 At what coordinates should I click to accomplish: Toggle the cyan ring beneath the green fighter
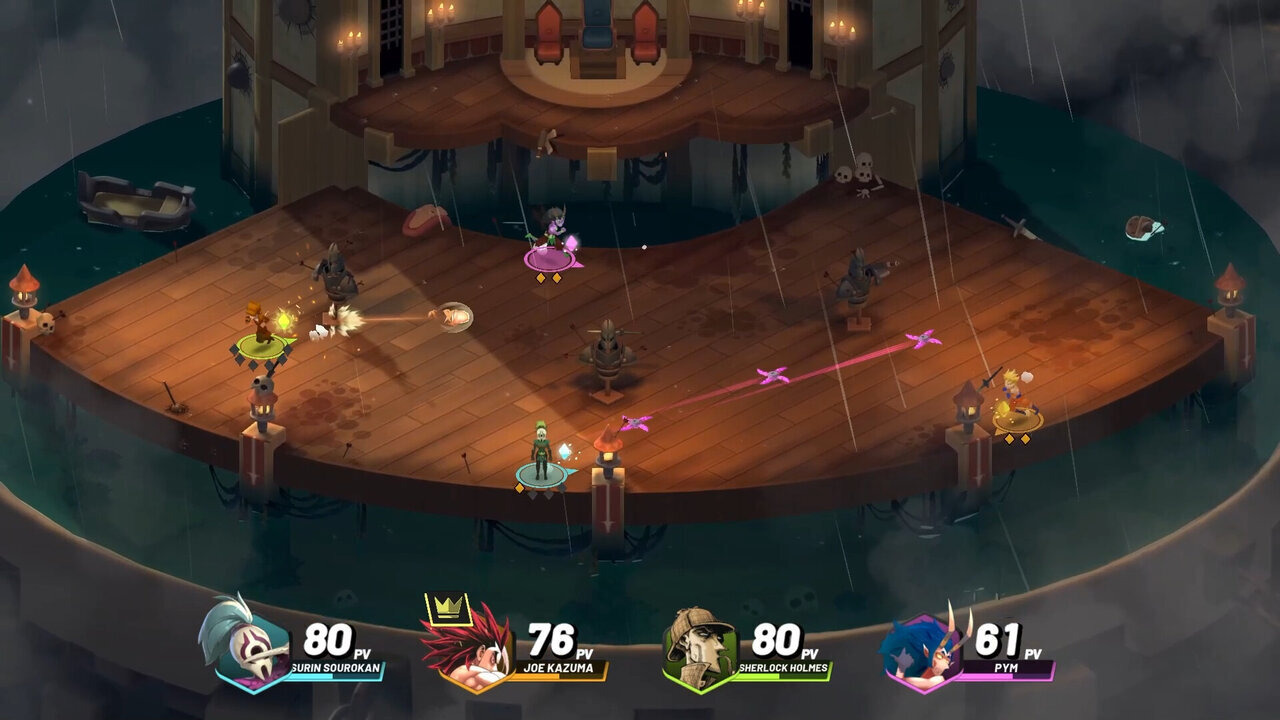[x=541, y=473]
